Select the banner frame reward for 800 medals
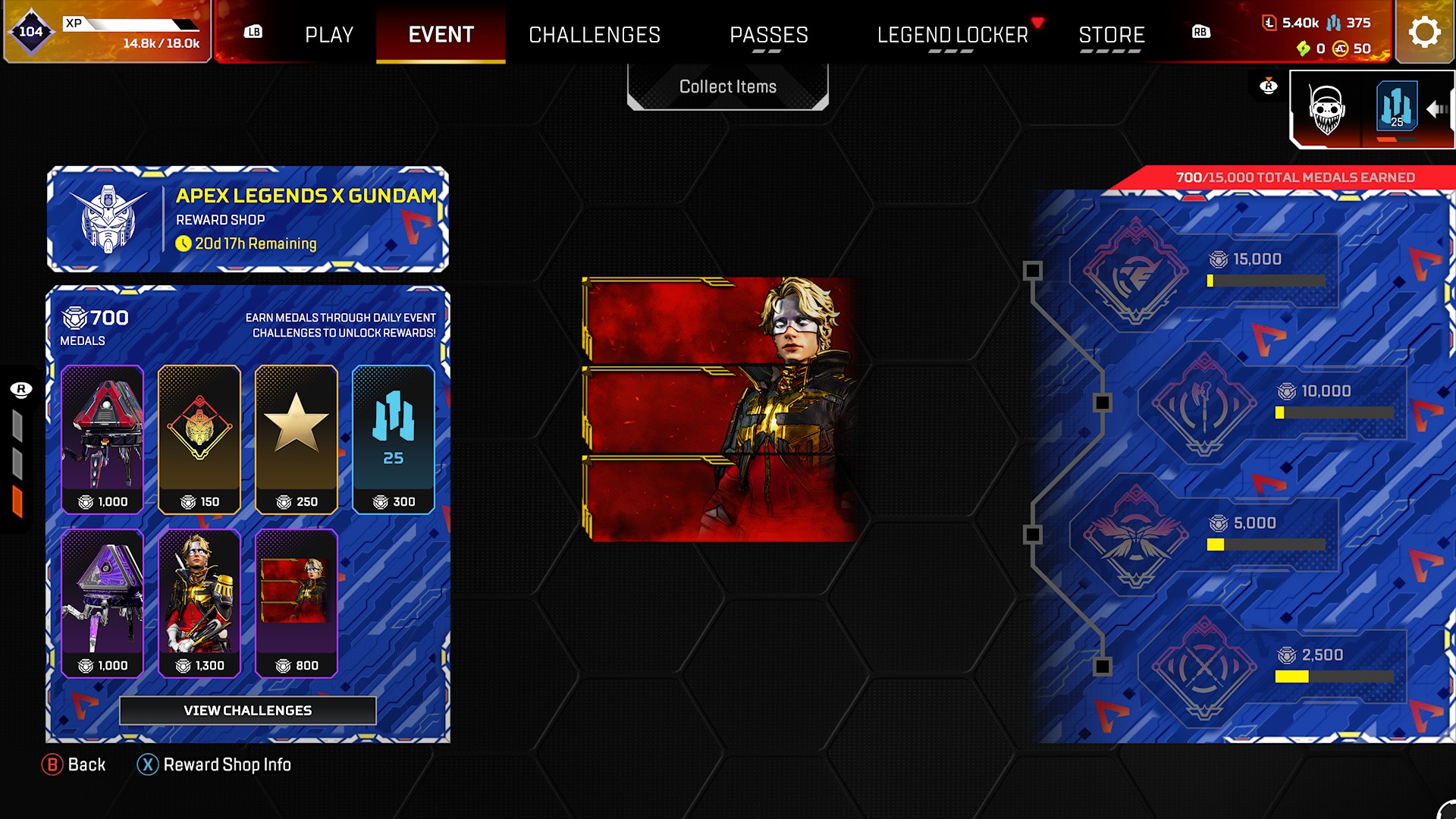Viewport: 1456px width, 819px height. 297,603
